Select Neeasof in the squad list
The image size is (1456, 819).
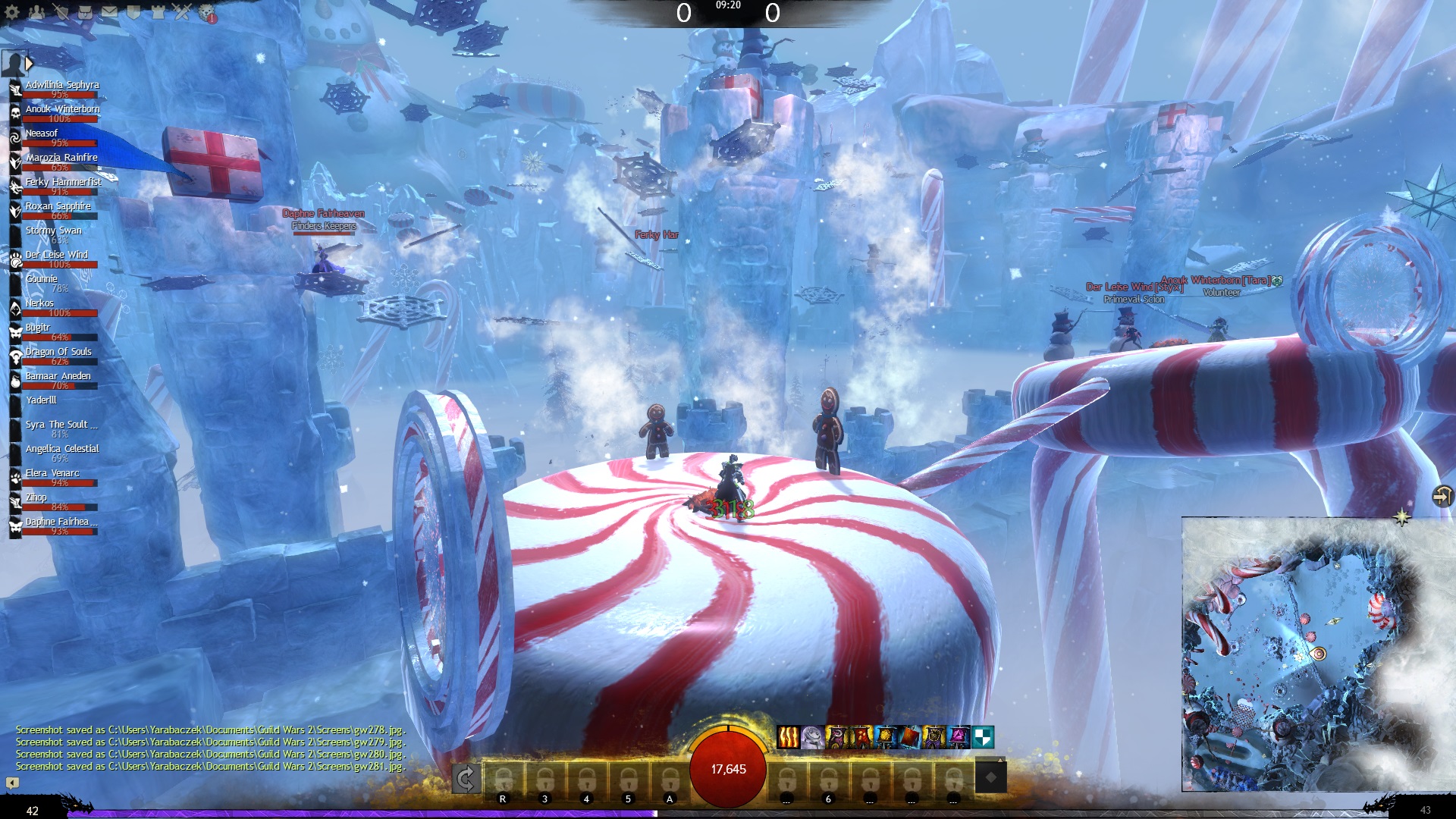tap(42, 133)
